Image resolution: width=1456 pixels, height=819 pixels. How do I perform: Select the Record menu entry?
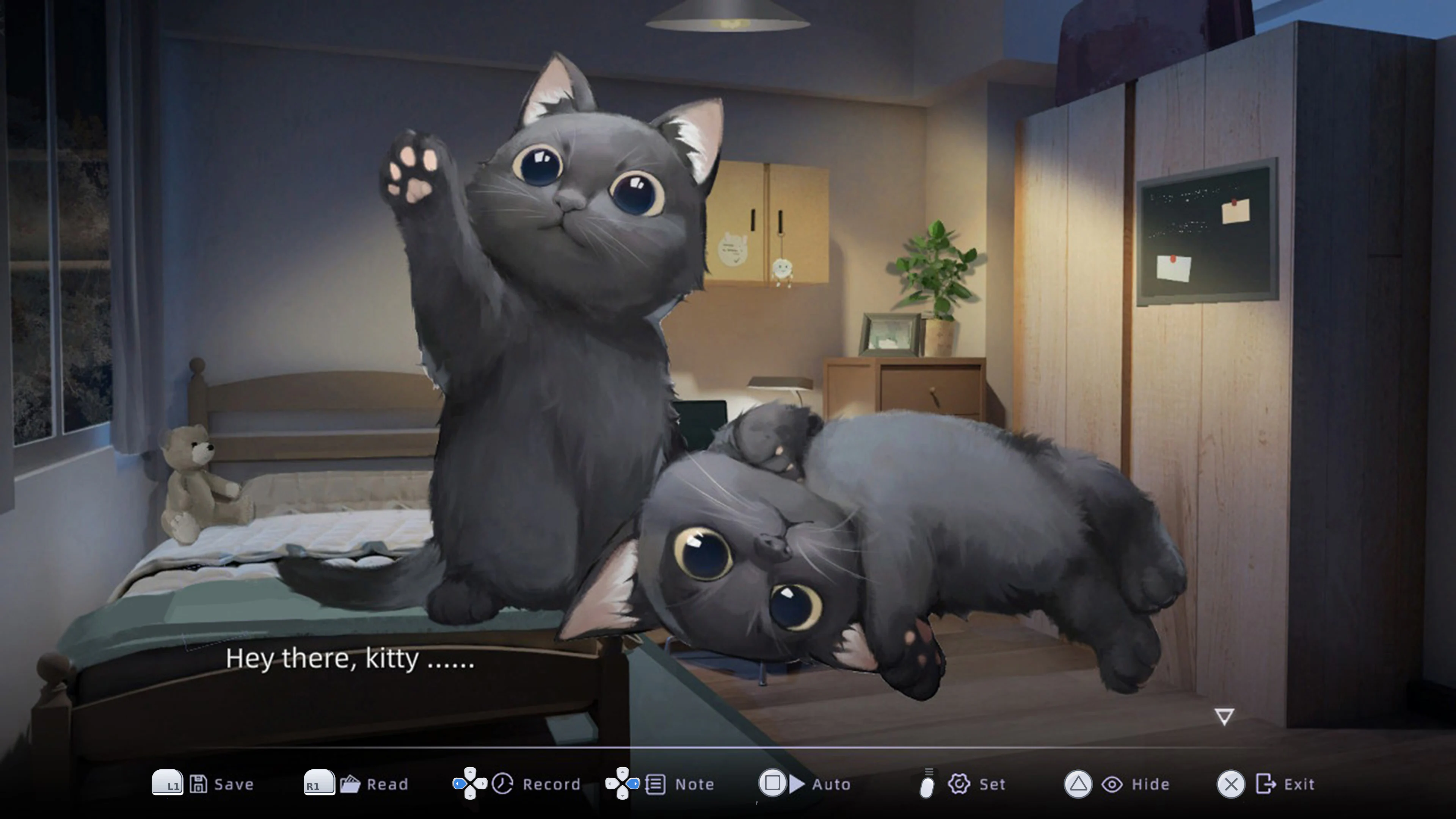(x=551, y=784)
